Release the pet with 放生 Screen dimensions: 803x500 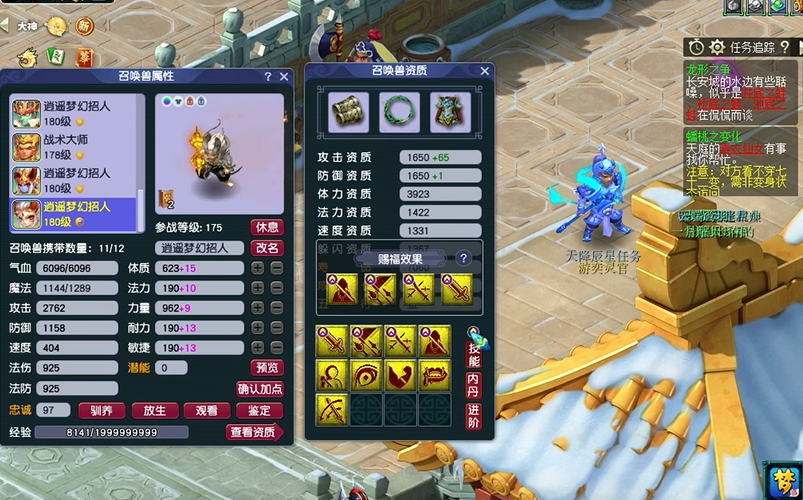click(x=154, y=410)
